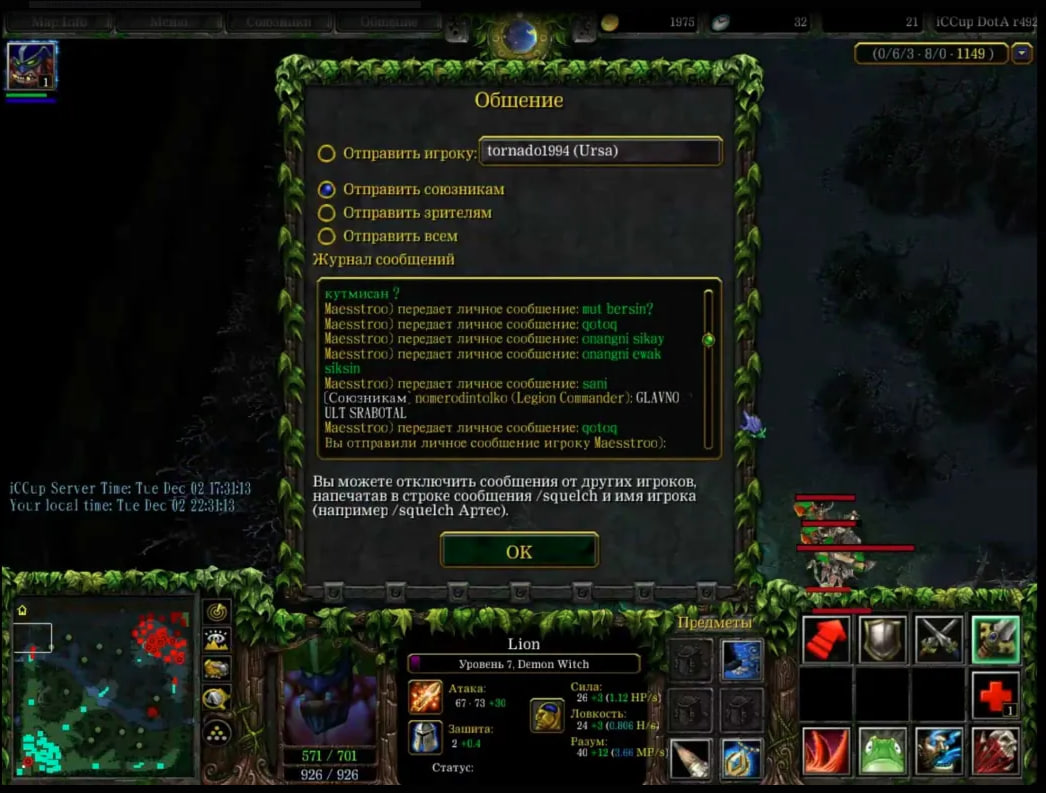Confirm the chat dialog with OK
The image size is (1046, 793).
[519, 551]
